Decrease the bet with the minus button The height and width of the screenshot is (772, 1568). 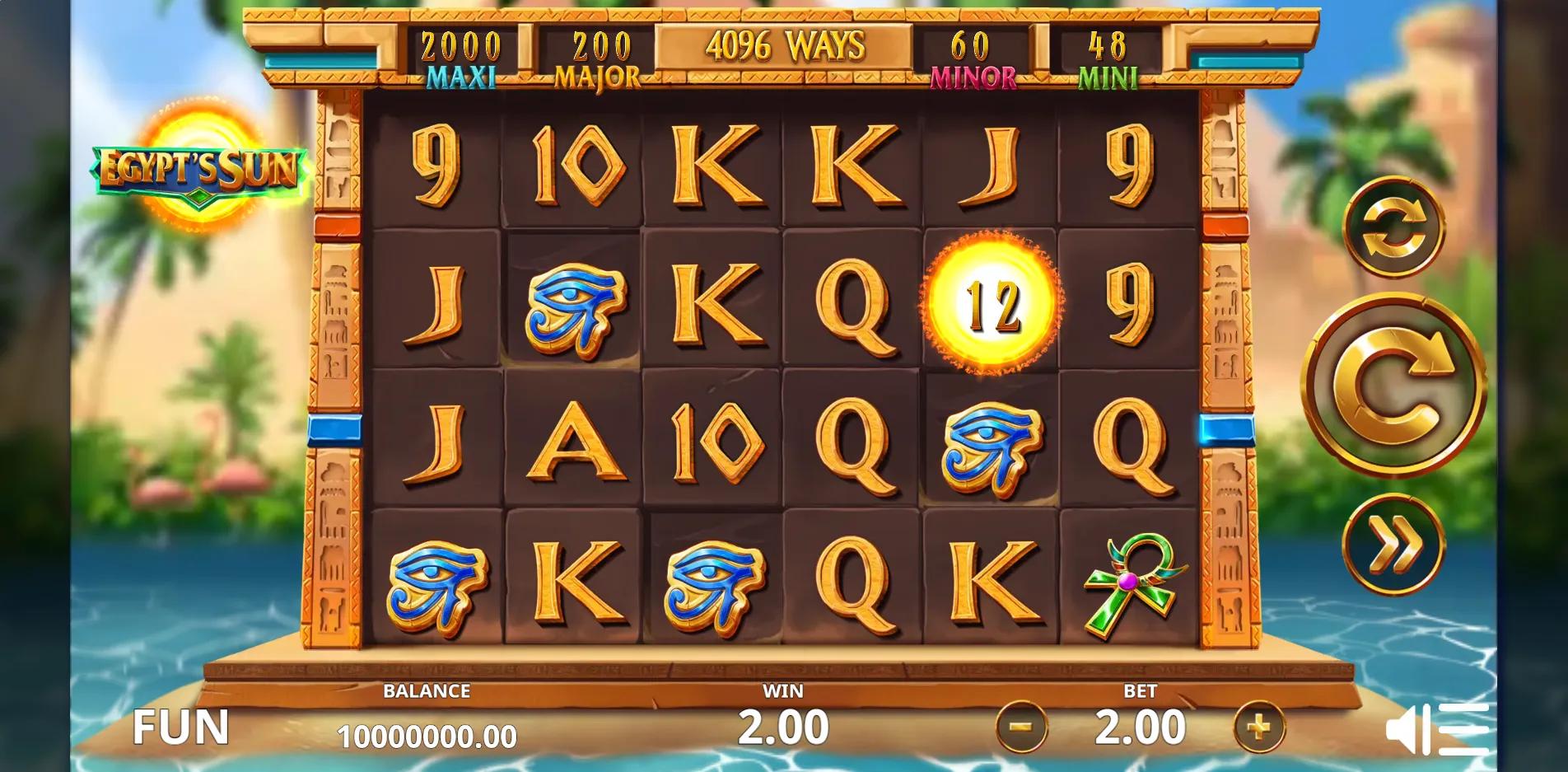click(1021, 728)
